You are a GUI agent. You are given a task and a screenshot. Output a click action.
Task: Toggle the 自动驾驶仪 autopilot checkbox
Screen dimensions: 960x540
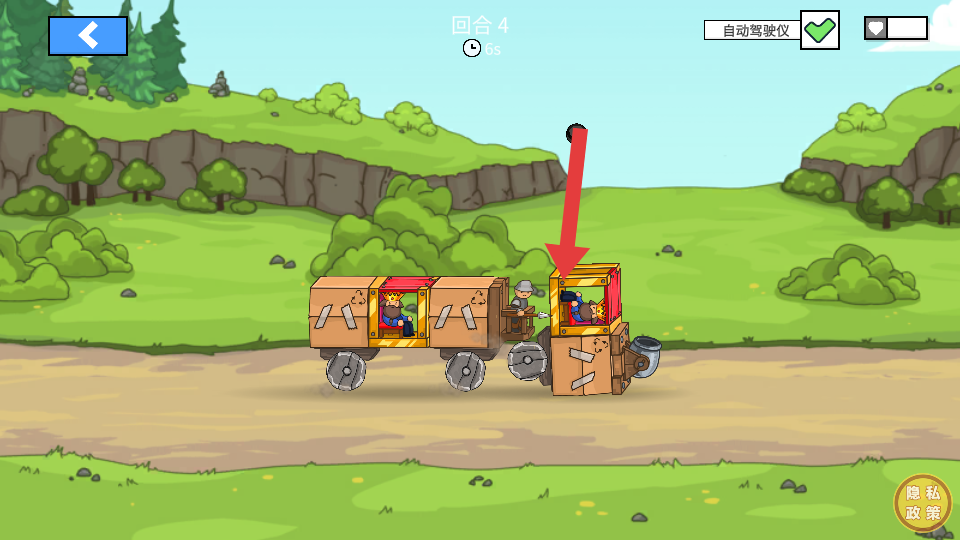click(x=819, y=30)
